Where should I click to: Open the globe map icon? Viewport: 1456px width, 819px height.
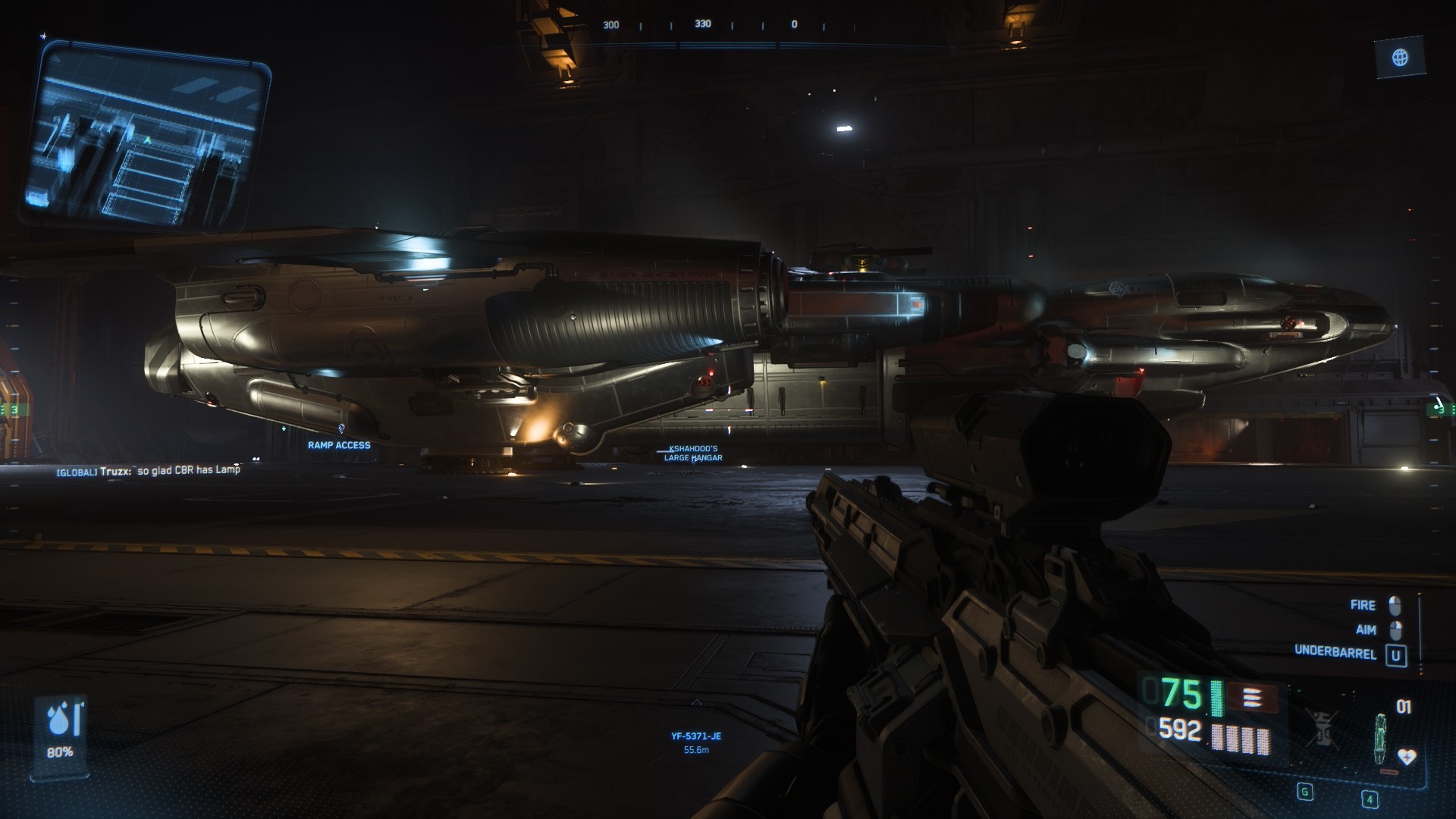[1400, 58]
